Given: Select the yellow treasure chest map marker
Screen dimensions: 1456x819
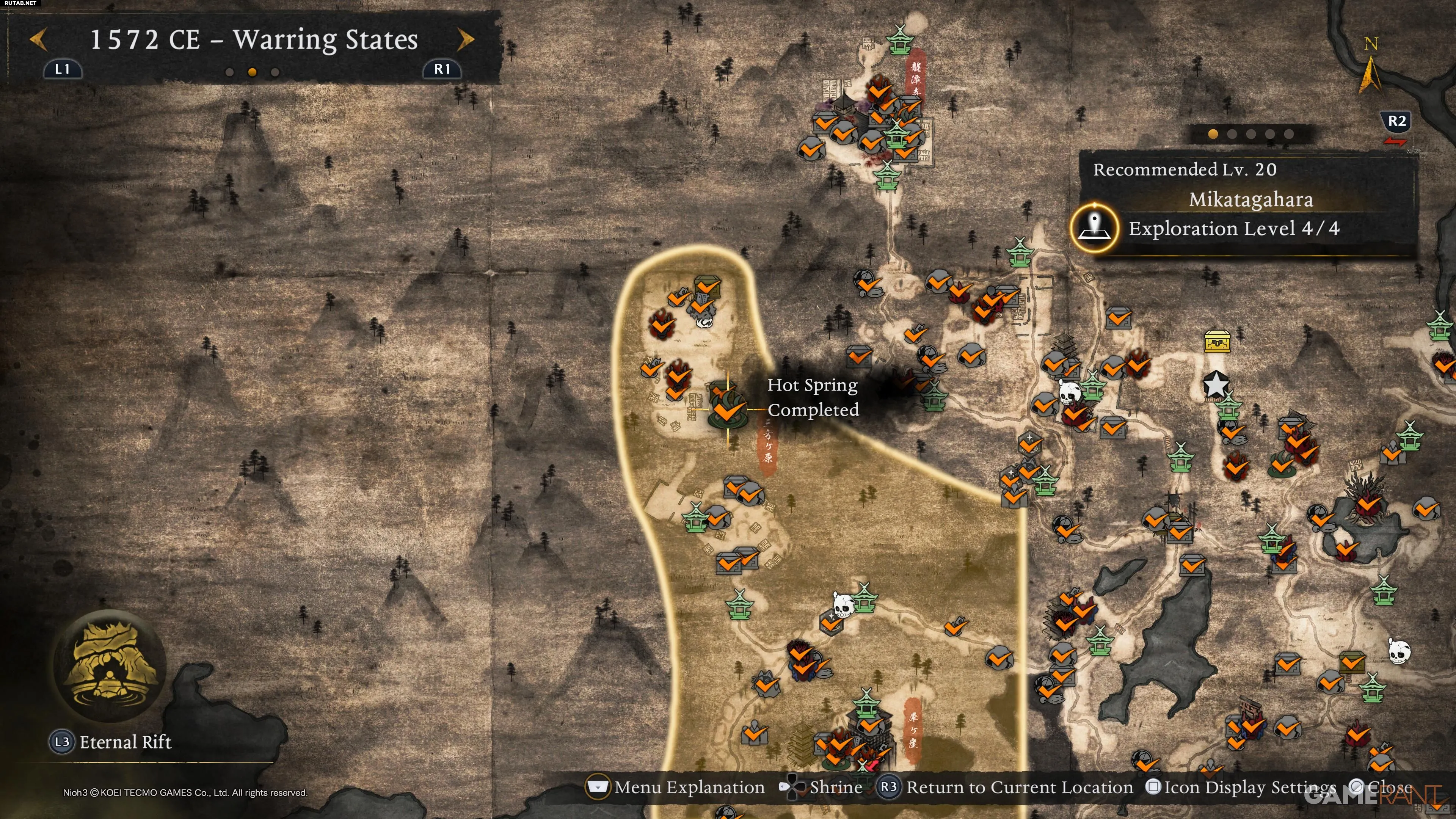Looking at the screenshot, I should (x=1216, y=341).
